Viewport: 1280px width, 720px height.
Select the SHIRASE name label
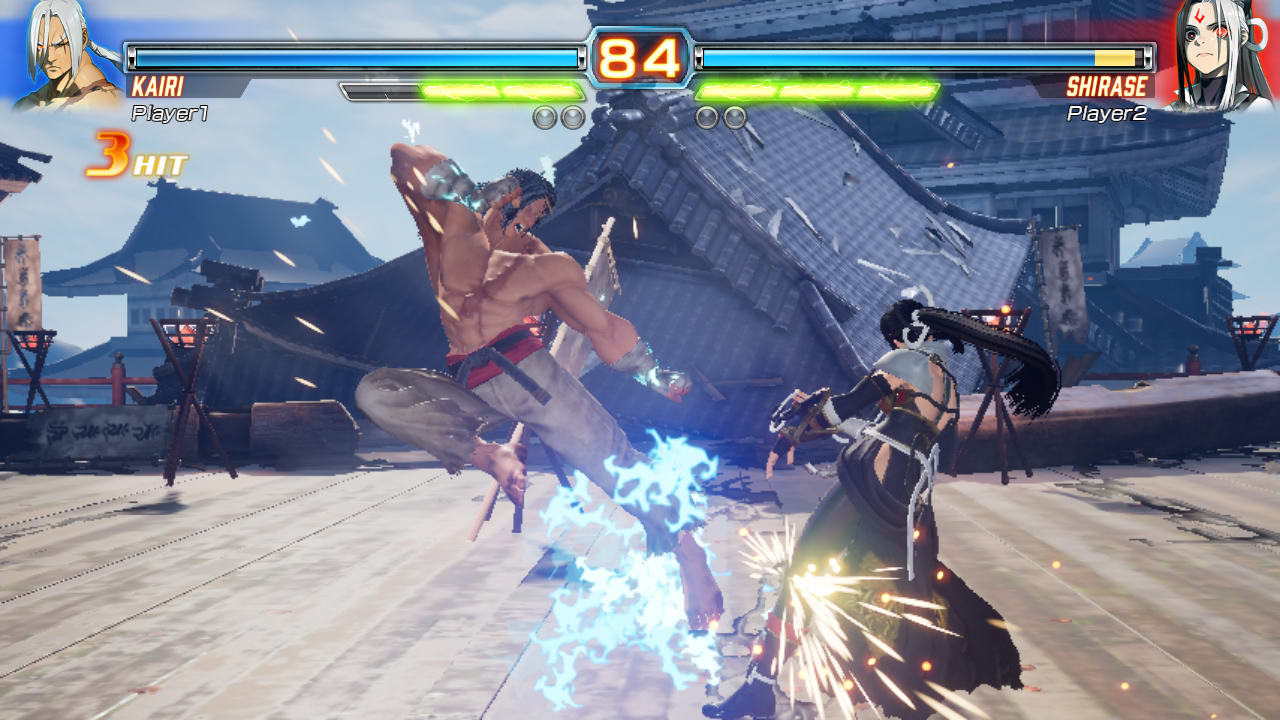(1105, 85)
